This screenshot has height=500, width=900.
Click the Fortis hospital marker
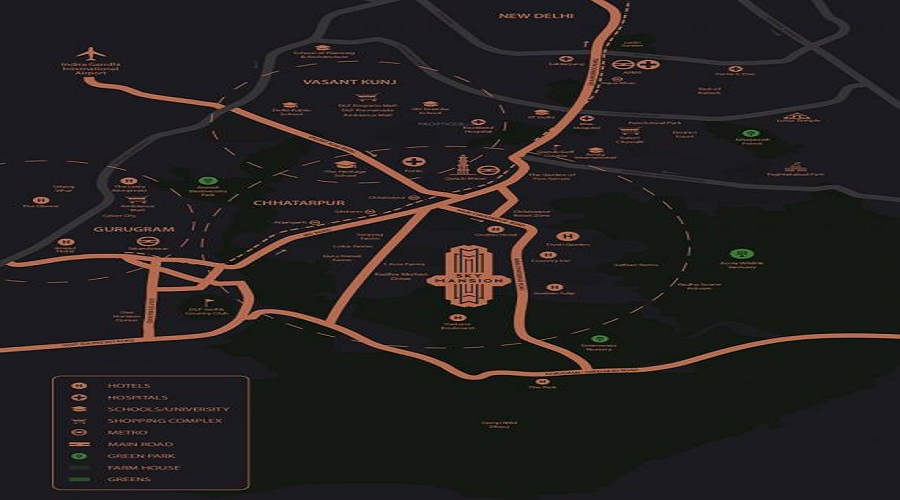[x=413, y=161]
